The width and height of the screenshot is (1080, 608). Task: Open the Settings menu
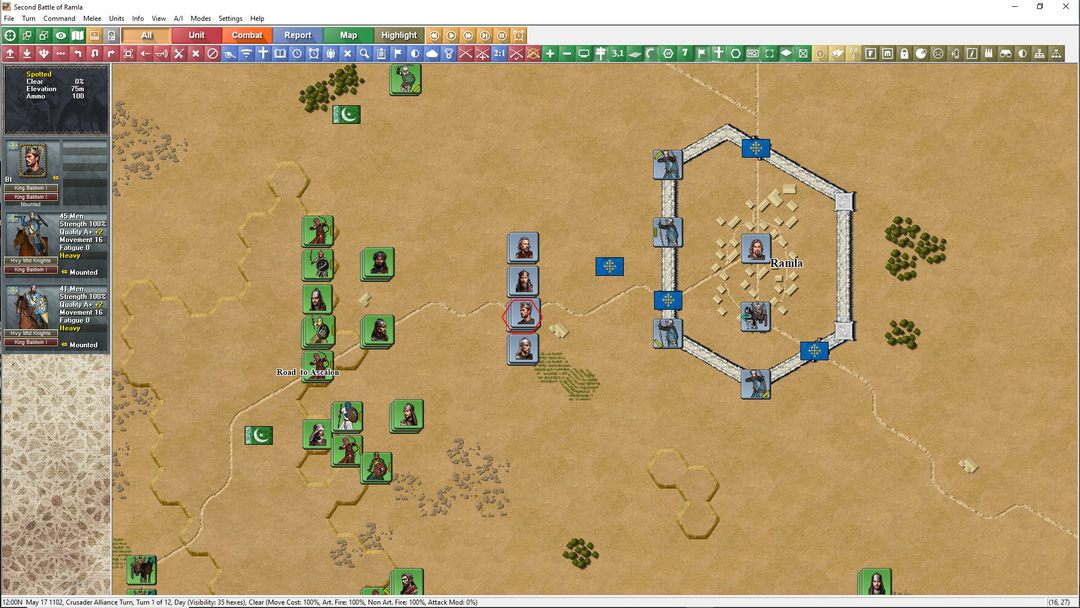tap(230, 19)
